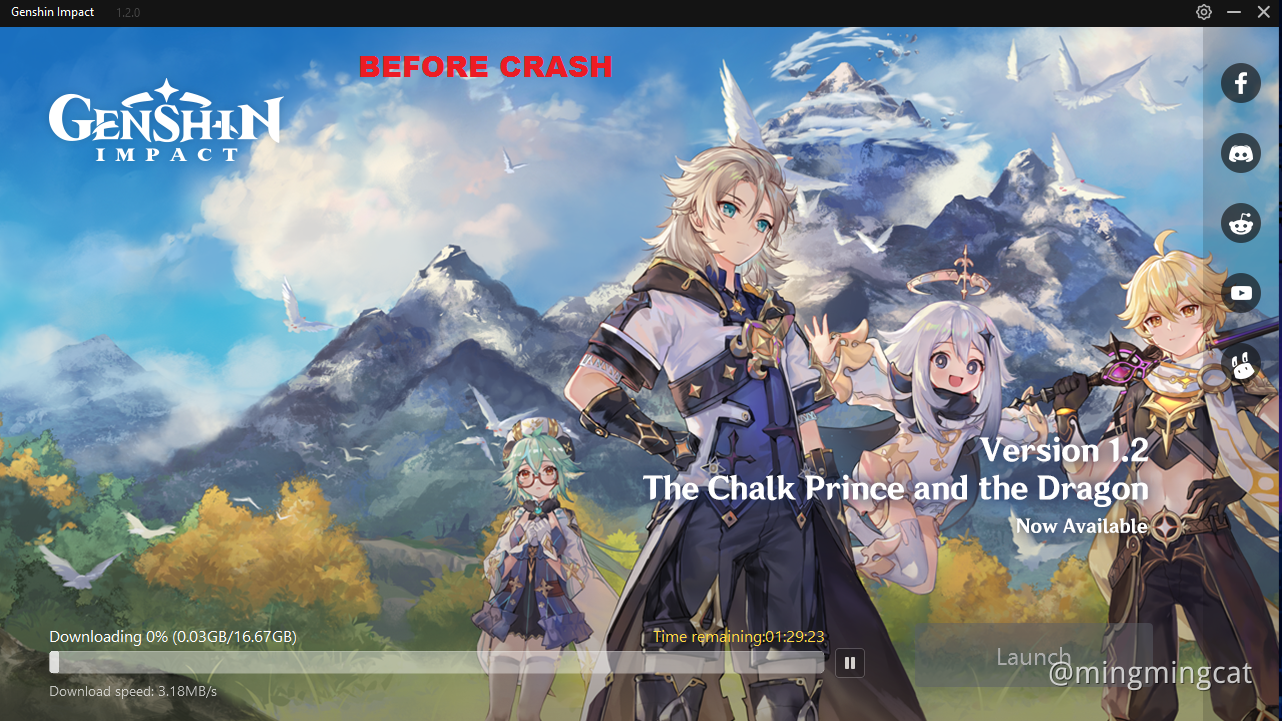This screenshot has height=721, width=1282.
Task: Open the Discord server icon
Action: (x=1240, y=152)
